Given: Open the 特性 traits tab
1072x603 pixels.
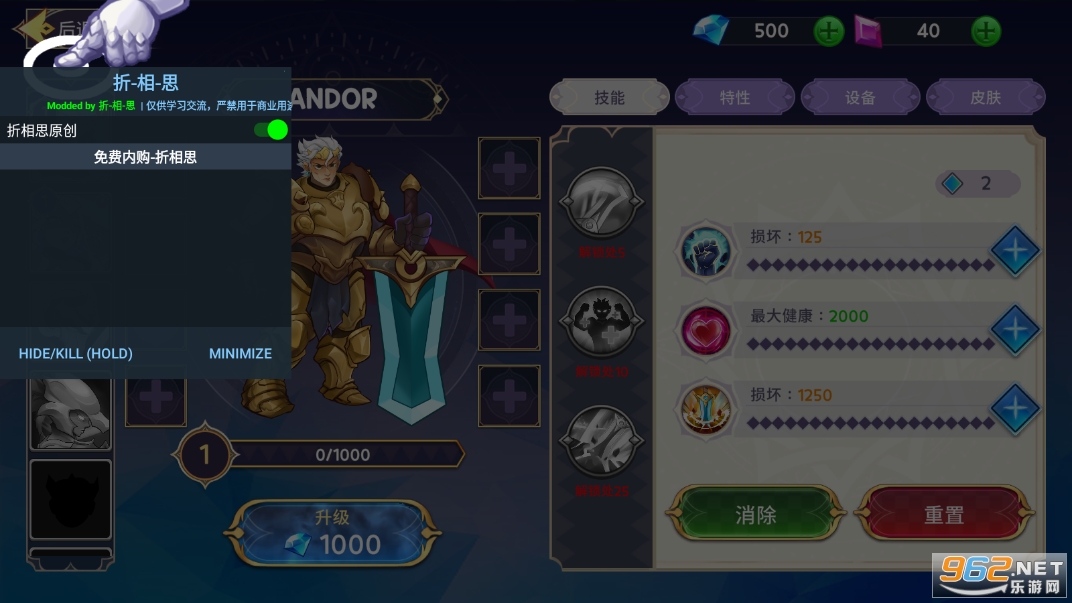Looking at the screenshot, I should (x=735, y=98).
